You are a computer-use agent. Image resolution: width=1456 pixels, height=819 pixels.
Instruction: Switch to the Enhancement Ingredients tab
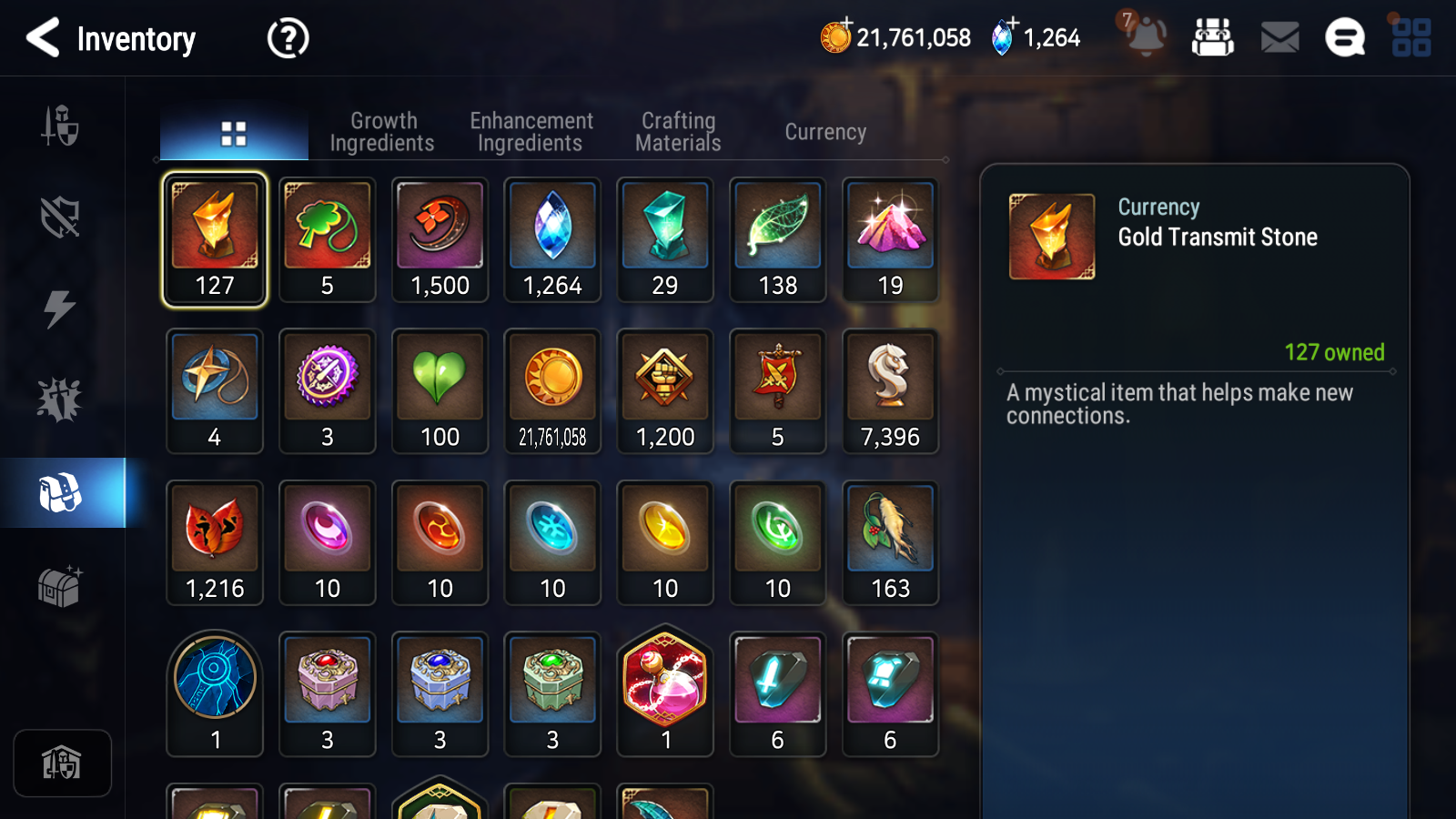[531, 130]
